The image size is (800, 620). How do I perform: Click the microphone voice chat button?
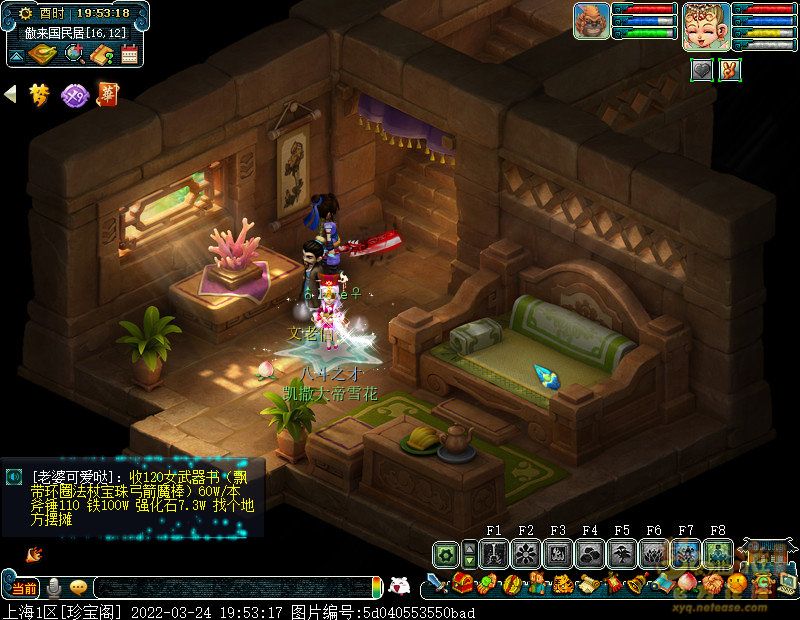click(54, 587)
